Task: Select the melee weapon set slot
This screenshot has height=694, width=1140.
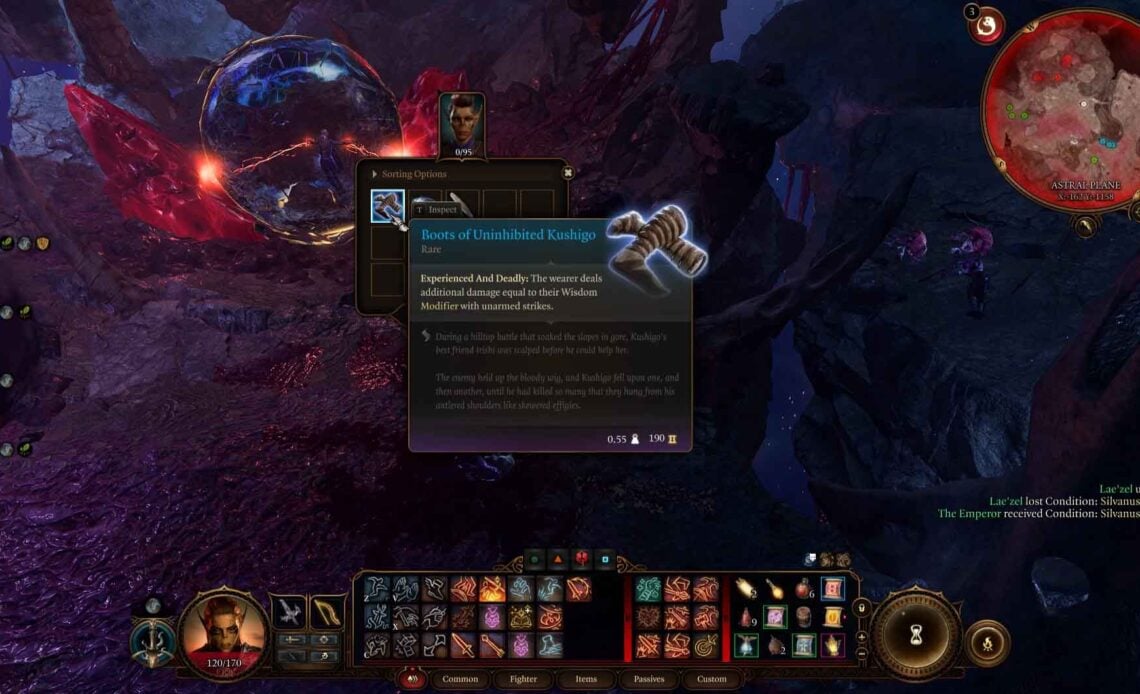Action: click(x=291, y=611)
